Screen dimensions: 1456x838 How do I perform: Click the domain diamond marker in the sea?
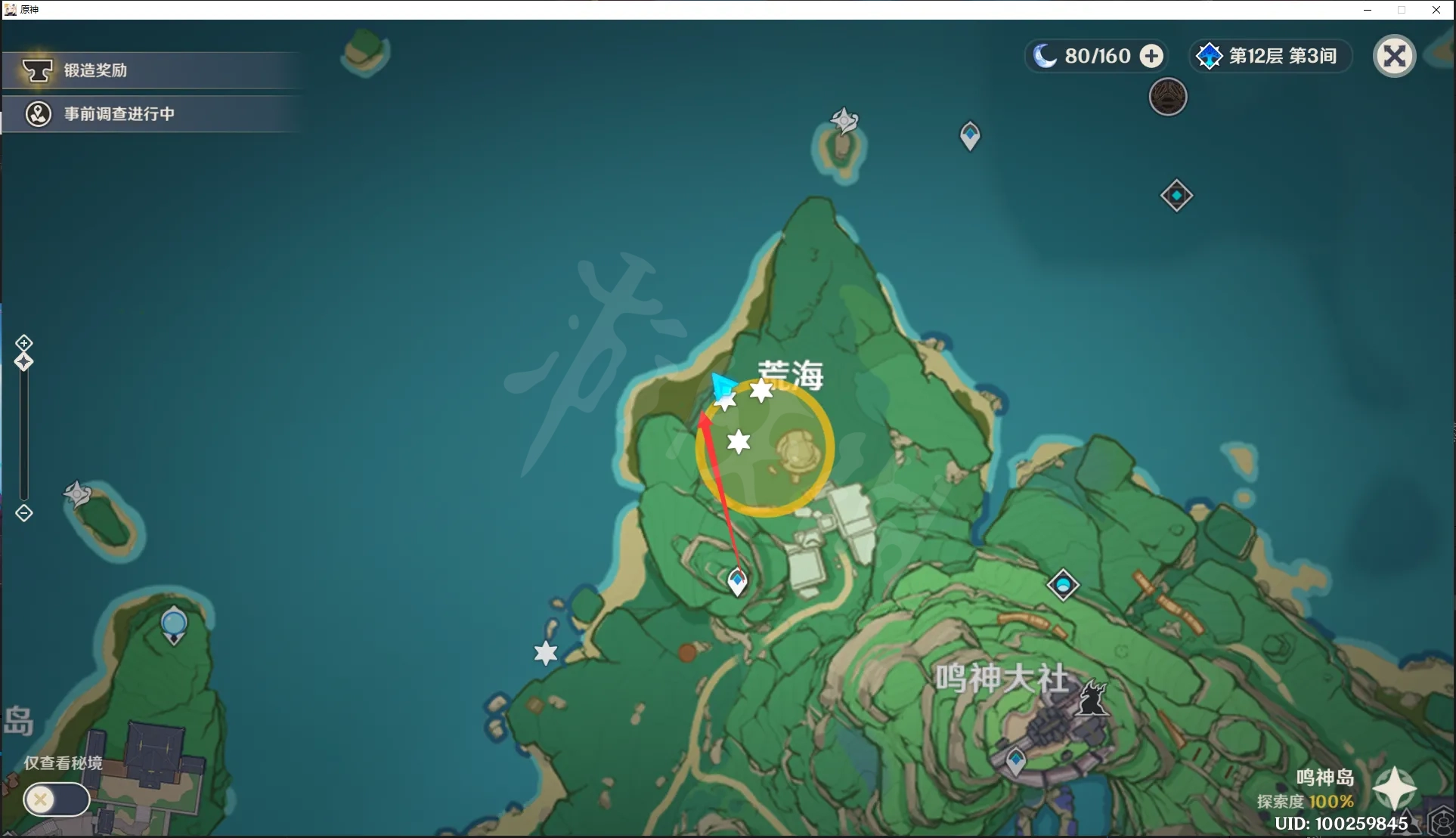[1176, 196]
